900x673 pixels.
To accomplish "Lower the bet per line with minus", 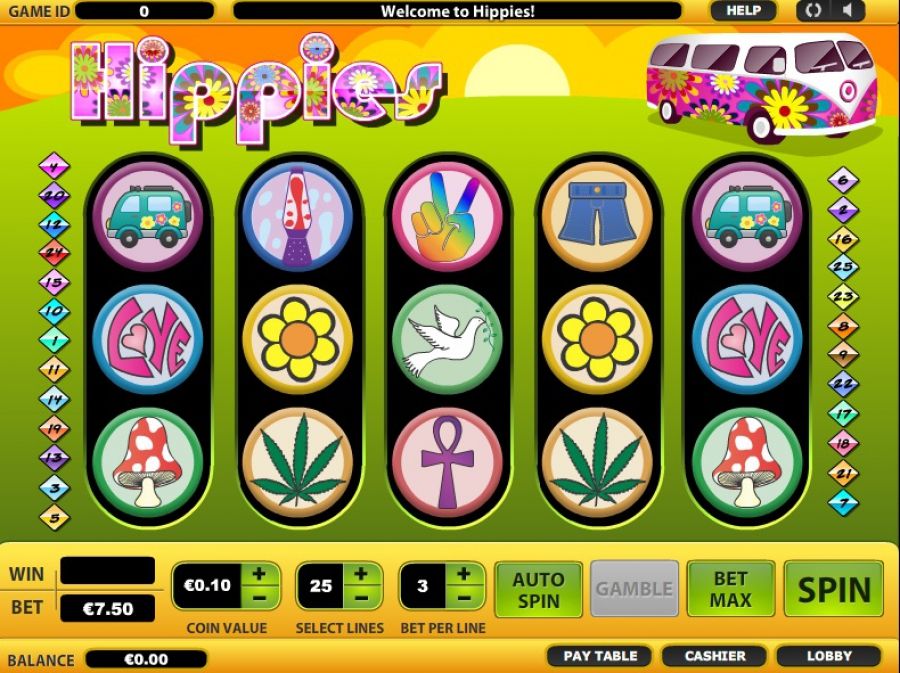I will 465,597.
